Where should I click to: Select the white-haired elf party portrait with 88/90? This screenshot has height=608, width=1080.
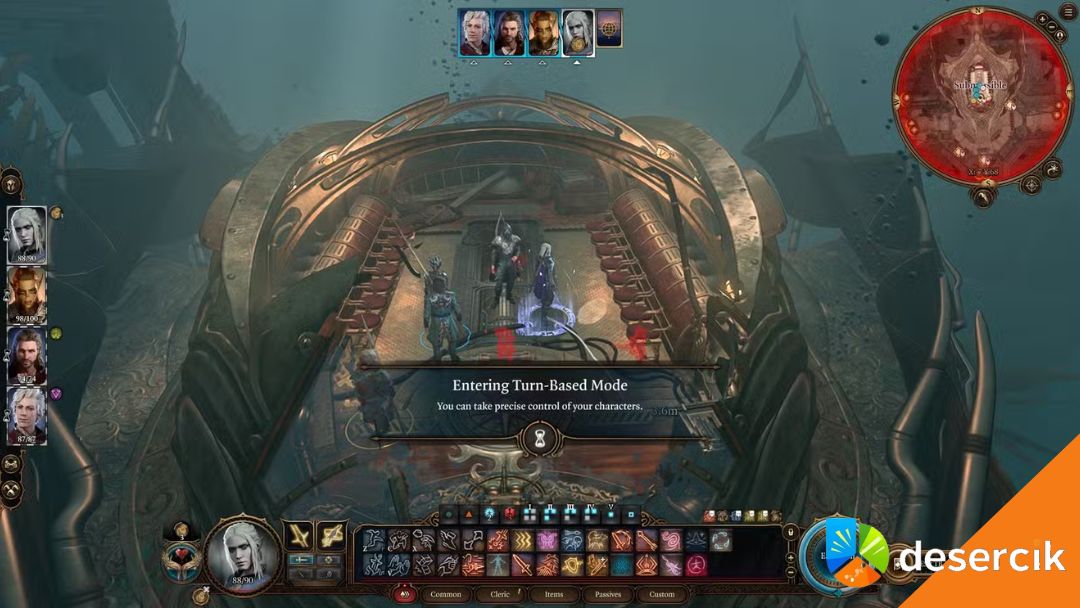27,233
